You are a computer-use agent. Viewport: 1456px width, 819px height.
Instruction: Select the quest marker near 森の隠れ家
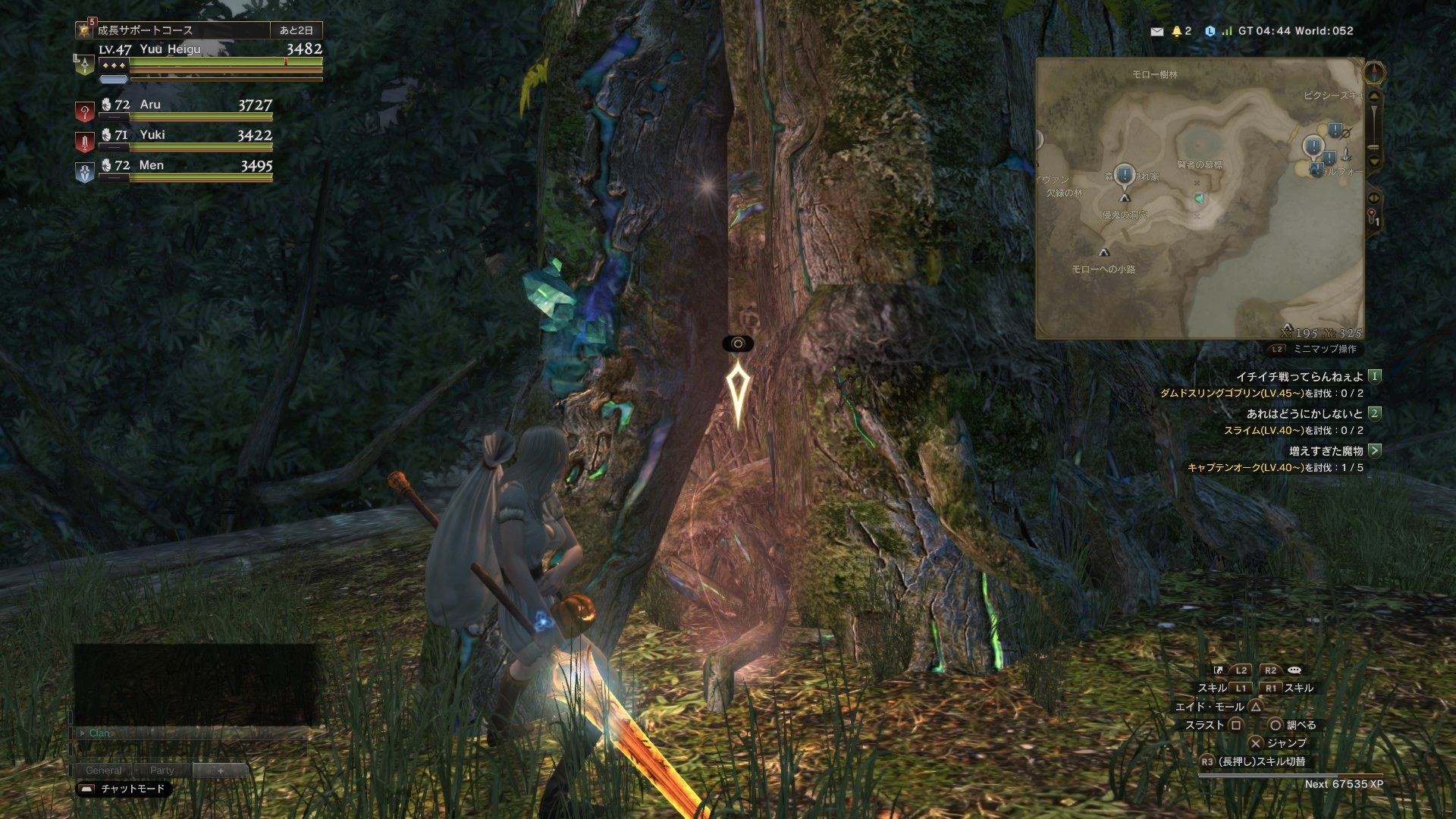tap(1124, 175)
